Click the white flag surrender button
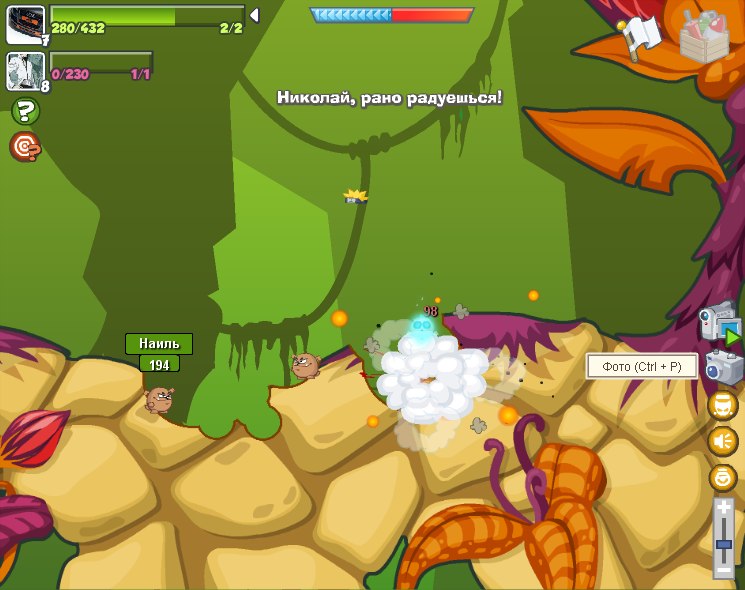 [x=641, y=37]
